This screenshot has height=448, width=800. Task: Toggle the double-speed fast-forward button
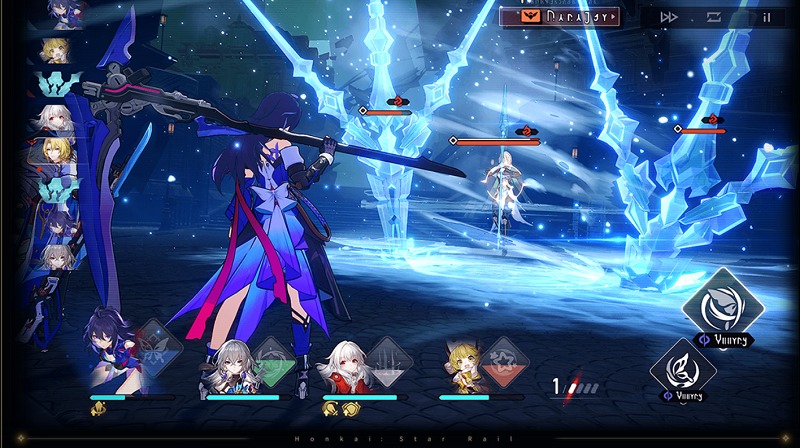(668, 17)
